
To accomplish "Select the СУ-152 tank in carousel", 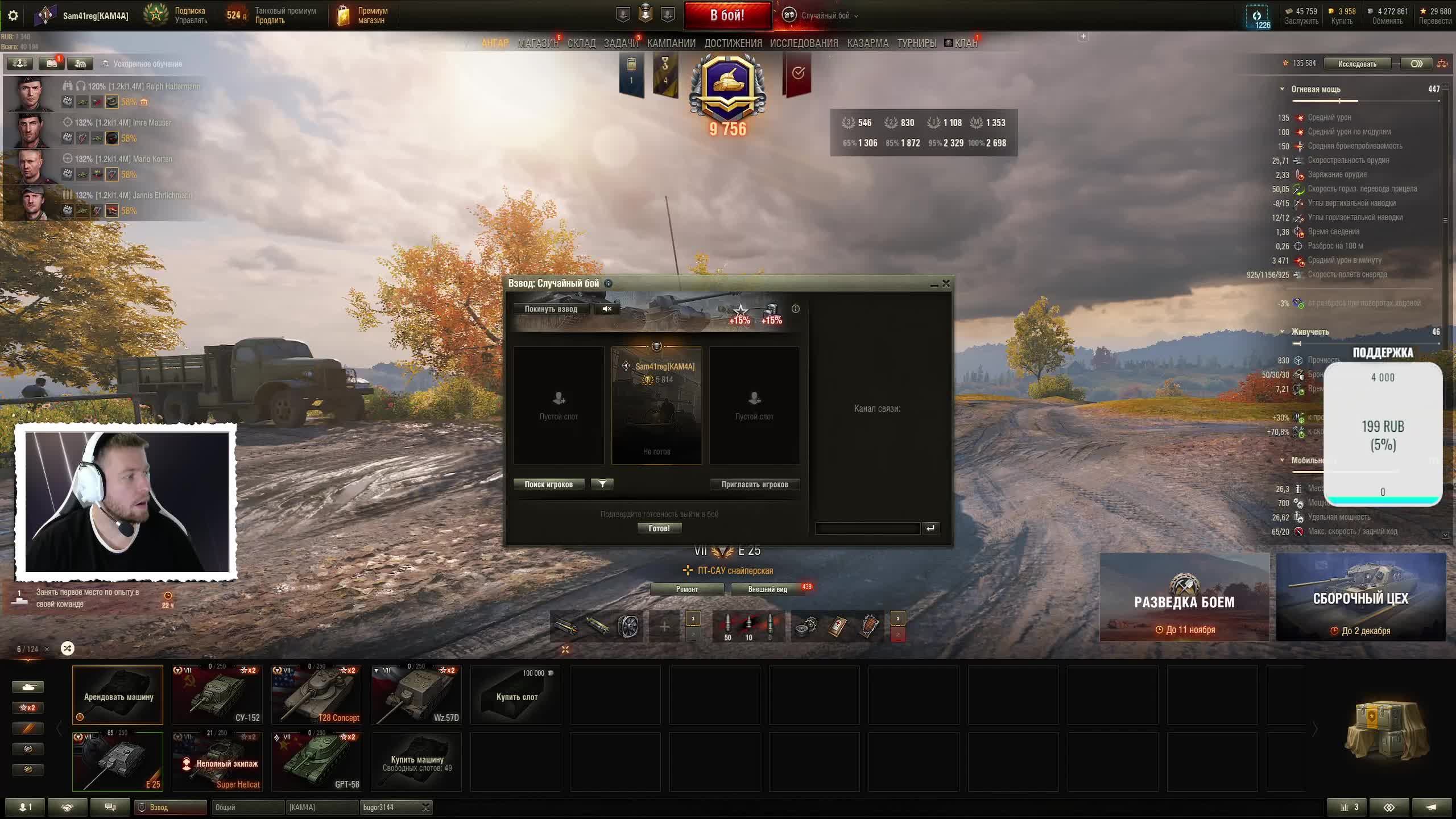I will [217, 694].
